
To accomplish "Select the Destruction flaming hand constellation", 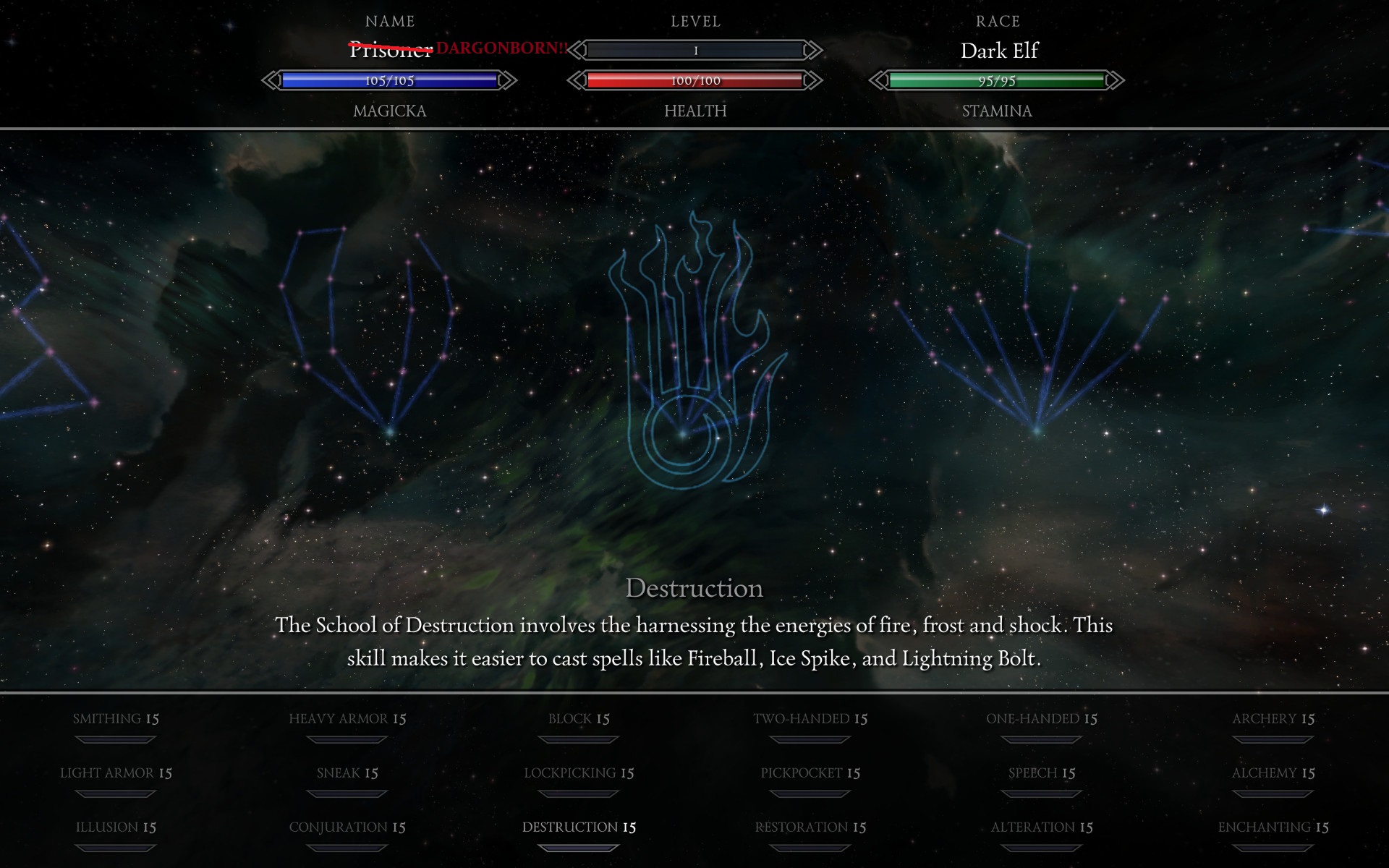I will pos(691,354).
